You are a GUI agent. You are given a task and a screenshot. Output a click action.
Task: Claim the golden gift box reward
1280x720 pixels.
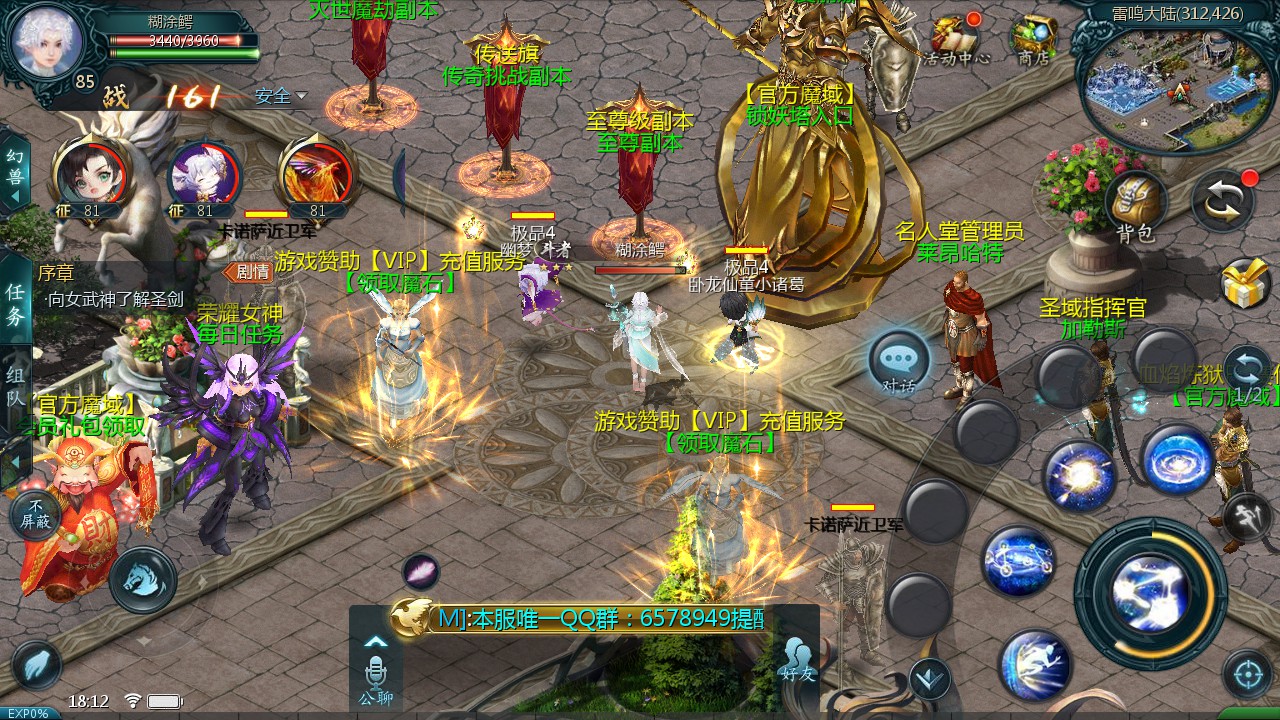point(1246,283)
